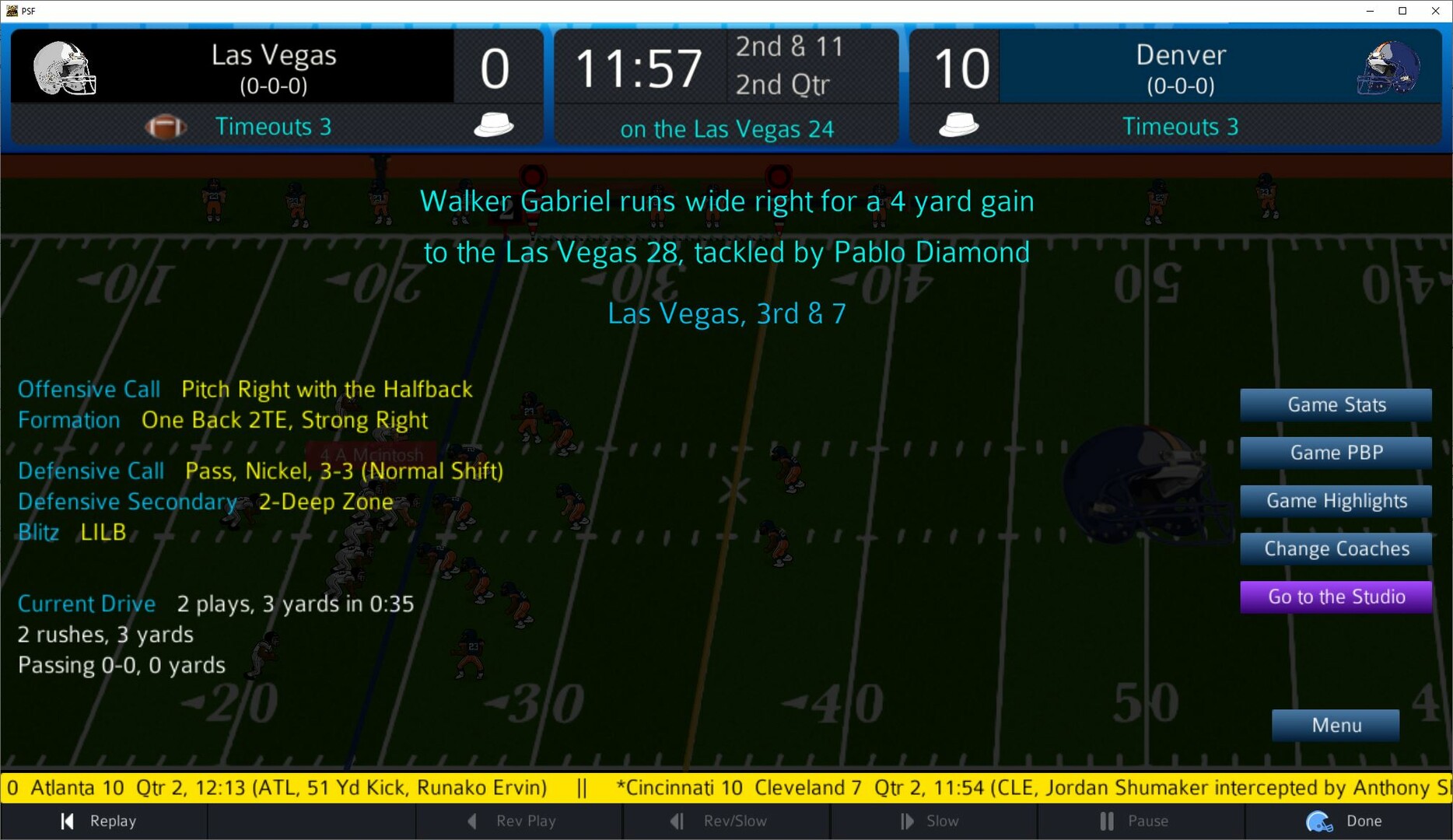Image resolution: width=1453 pixels, height=840 pixels.
Task: Click the Replay skip-back icon
Action: pos(66,821)
